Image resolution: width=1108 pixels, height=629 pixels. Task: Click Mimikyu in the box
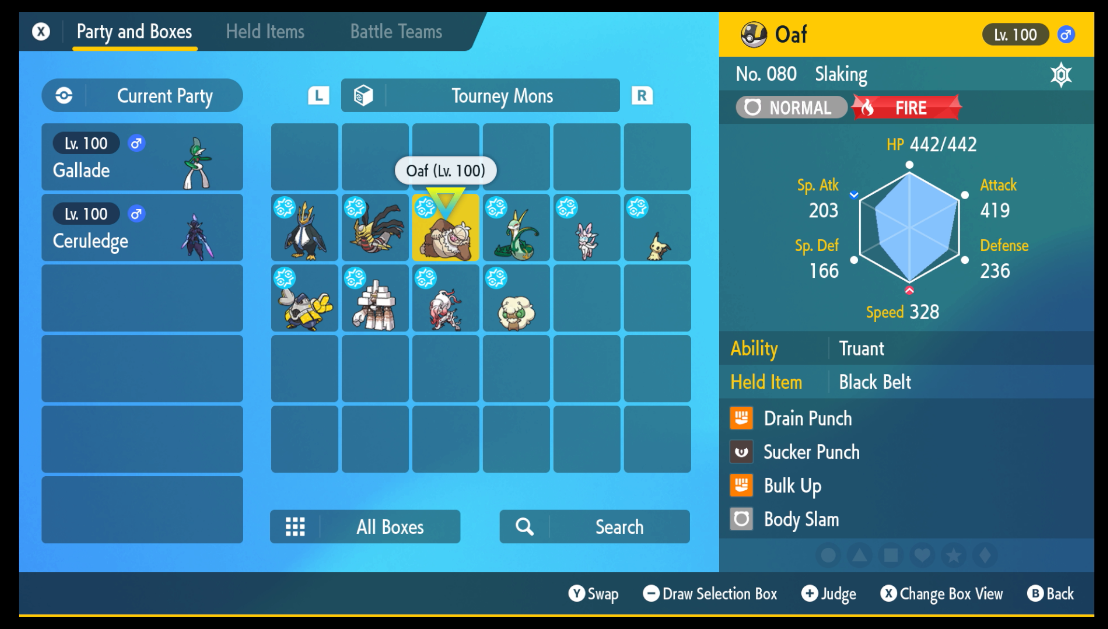tap(657, 228)
